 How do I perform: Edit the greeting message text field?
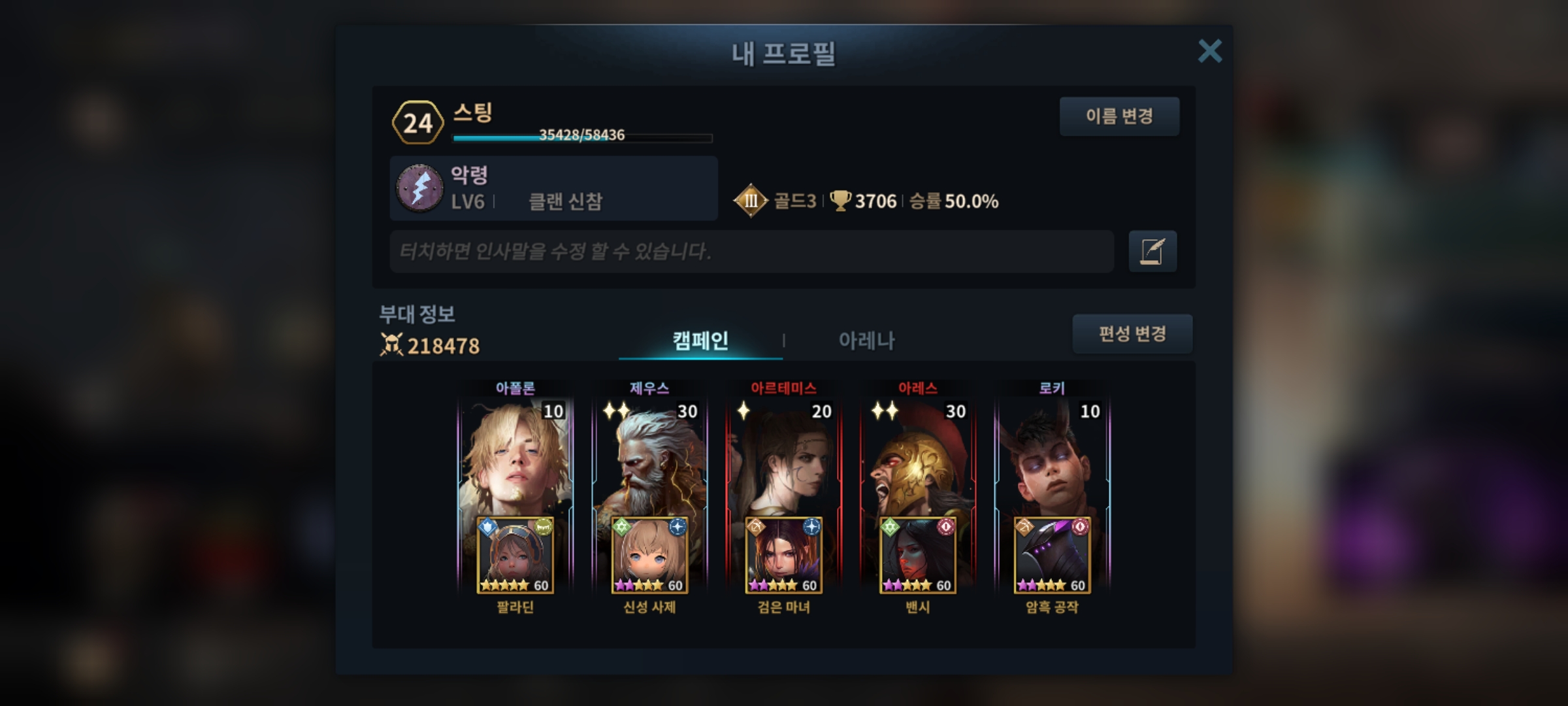pos(751,251)
